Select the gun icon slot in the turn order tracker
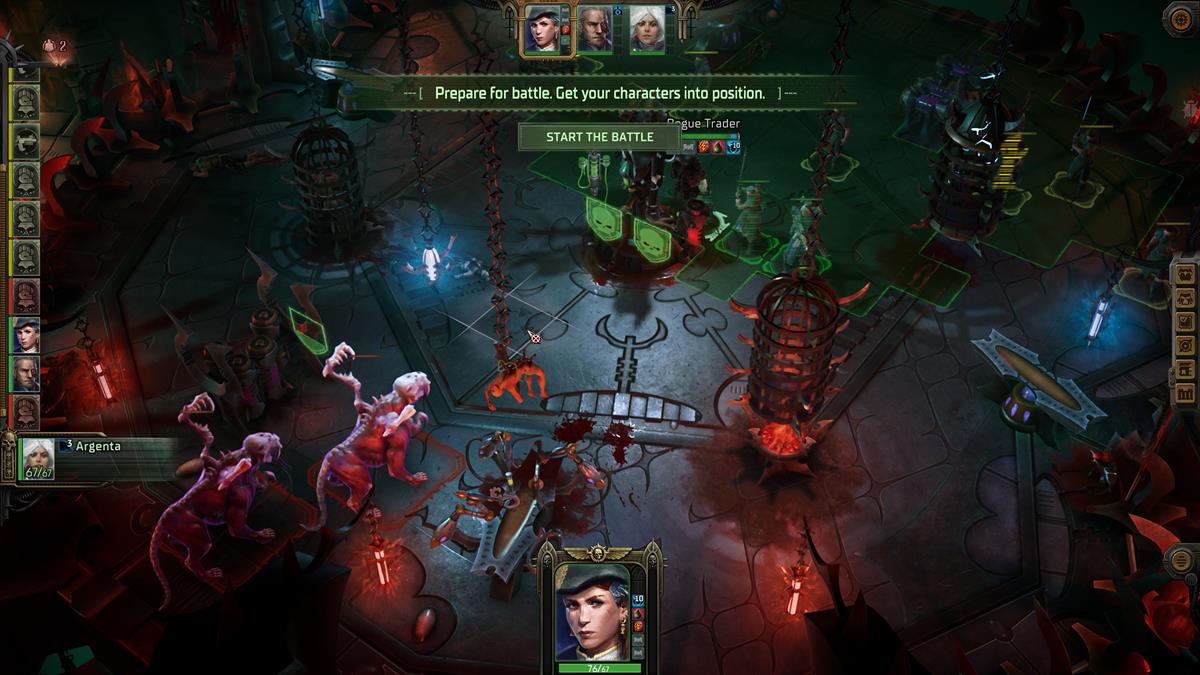This screenshot has height=675, width=1200. pyautogui.click(x=25, y=140)
